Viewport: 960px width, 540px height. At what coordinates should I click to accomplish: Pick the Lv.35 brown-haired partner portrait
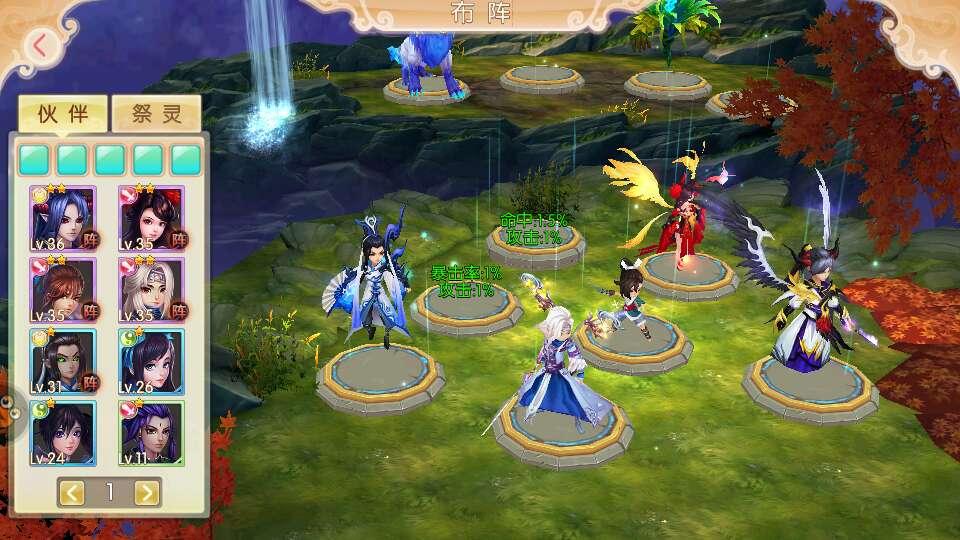pyautogui.click(x=63, y=290)
